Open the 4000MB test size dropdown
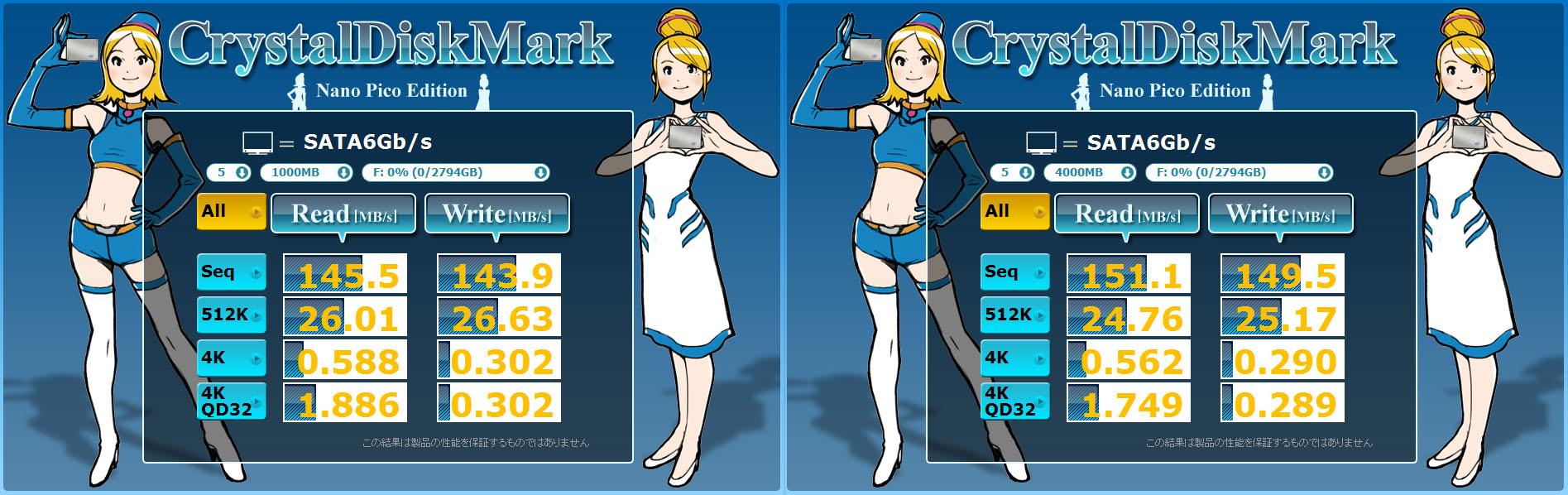This screenshot has width=1568, height=495. pos(1090,172)
